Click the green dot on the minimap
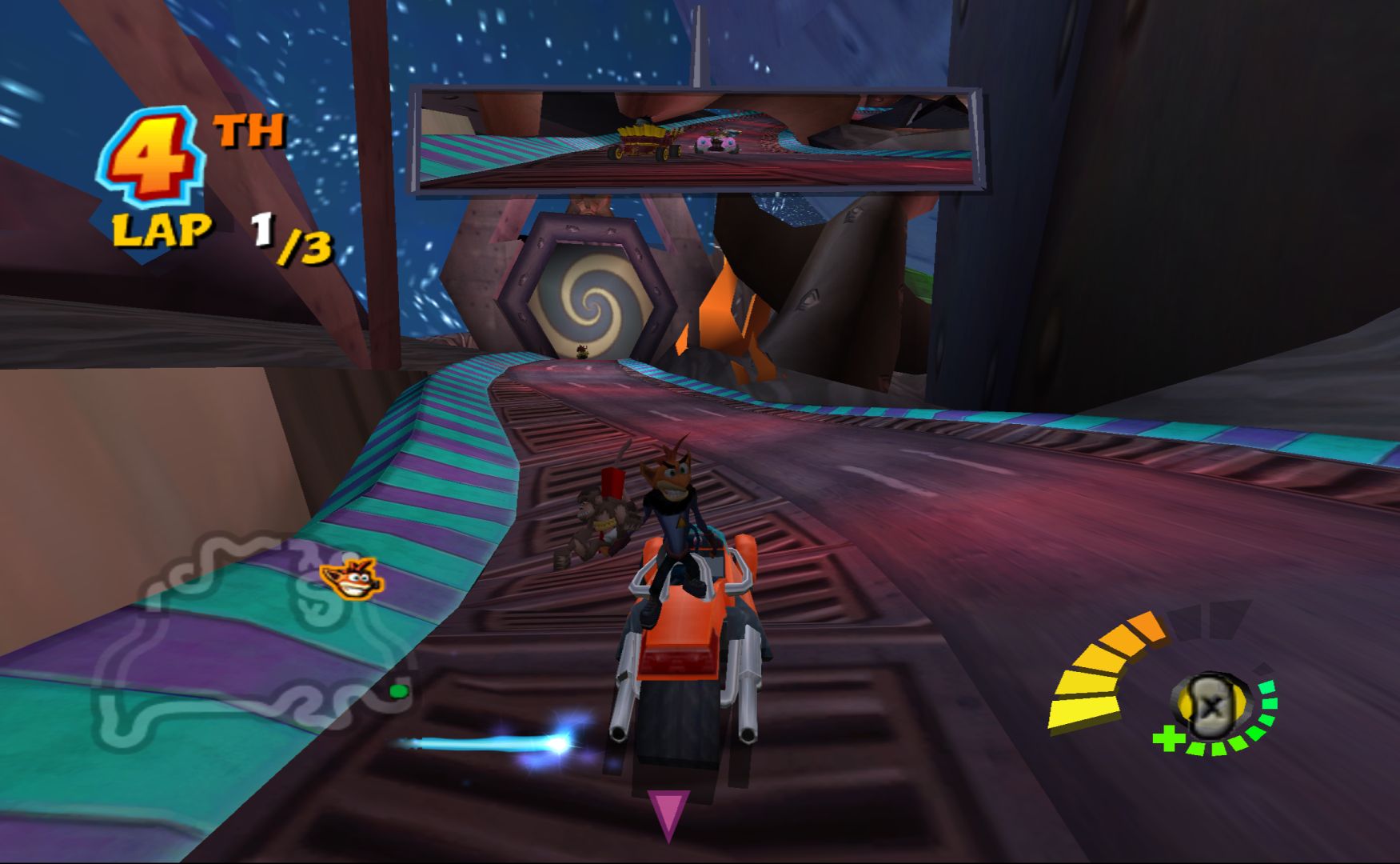 [x=398, y=690]
